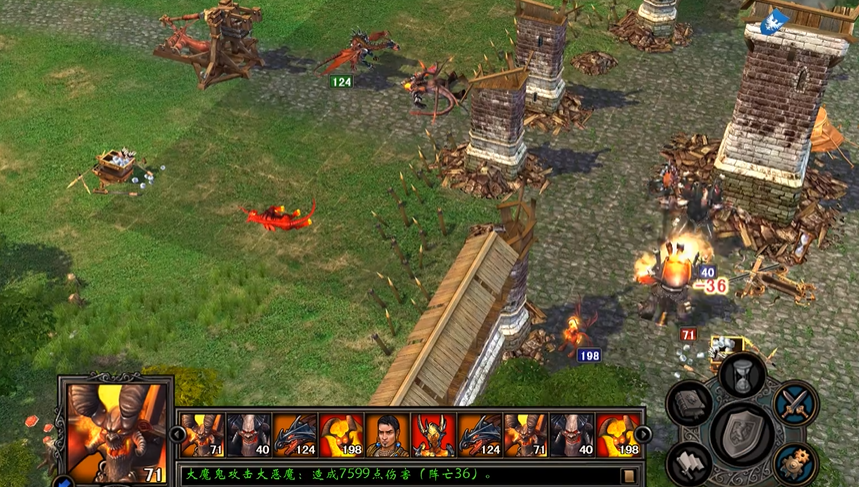This screenshot has height=487, width=859.
Task: Defend with the central shield button
Action: pos(743,433)
